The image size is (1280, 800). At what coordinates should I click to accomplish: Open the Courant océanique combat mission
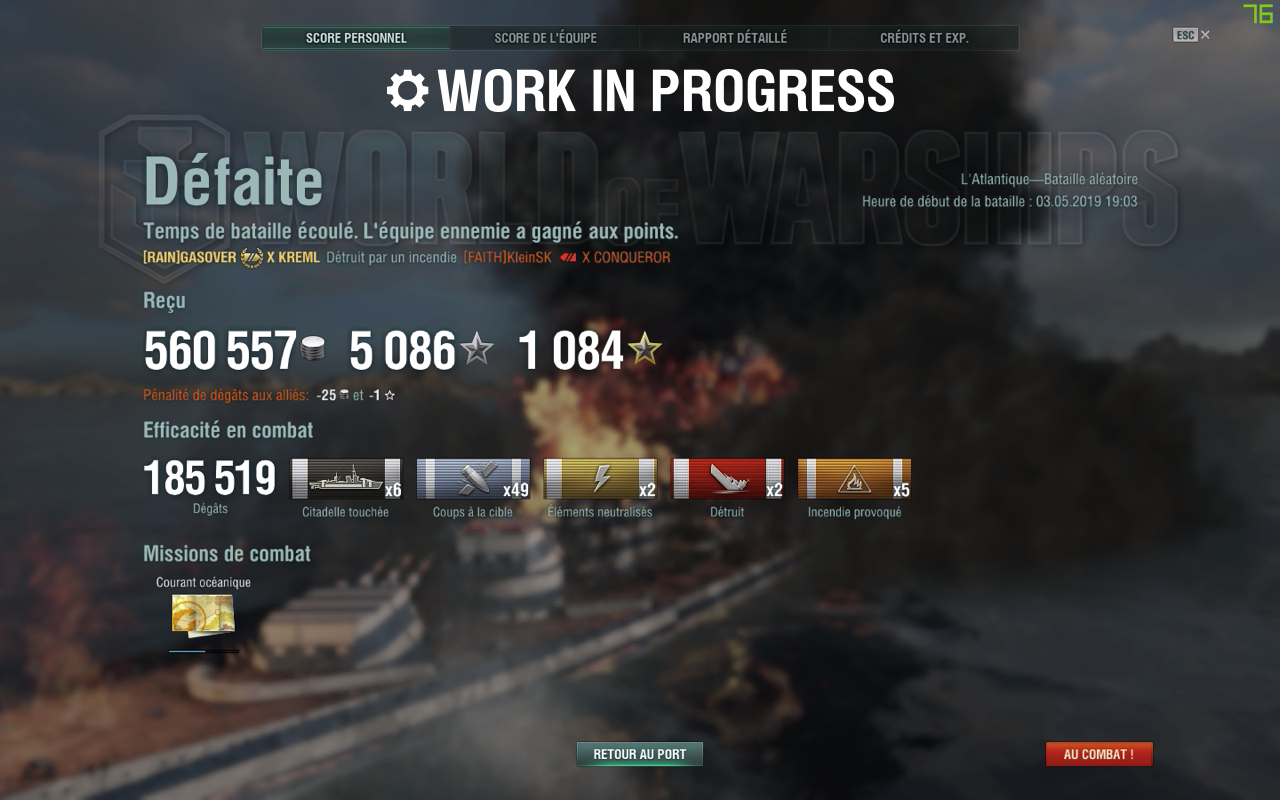[x=203, y=614]
